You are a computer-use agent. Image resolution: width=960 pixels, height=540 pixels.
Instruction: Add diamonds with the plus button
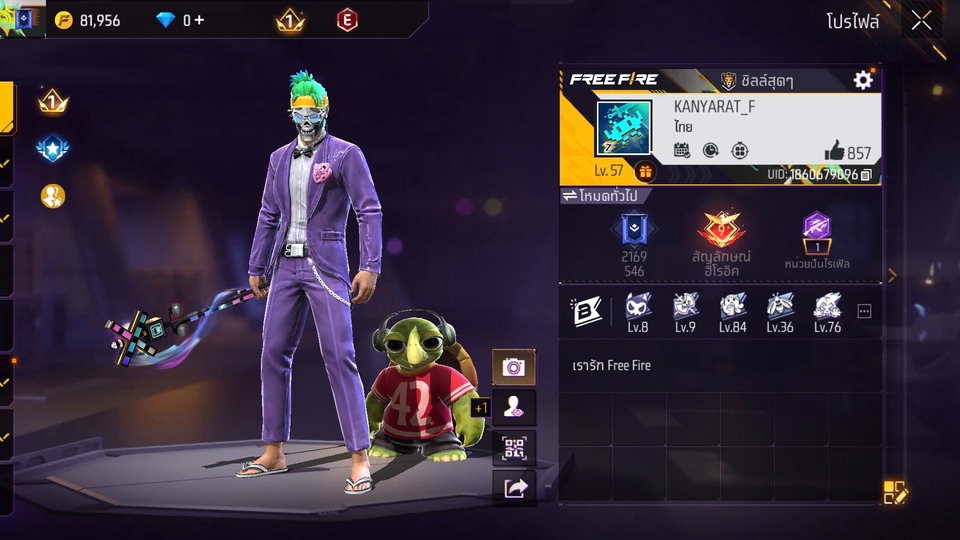(199, 20)
